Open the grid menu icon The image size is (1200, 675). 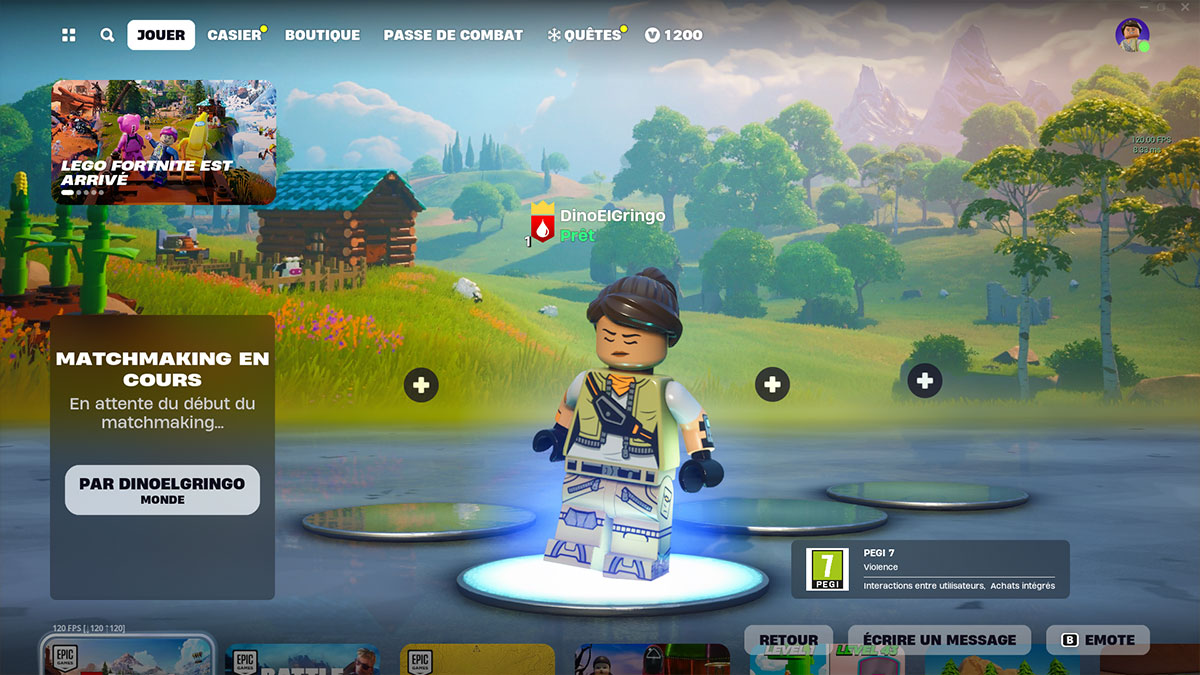(x=69, y=35)
